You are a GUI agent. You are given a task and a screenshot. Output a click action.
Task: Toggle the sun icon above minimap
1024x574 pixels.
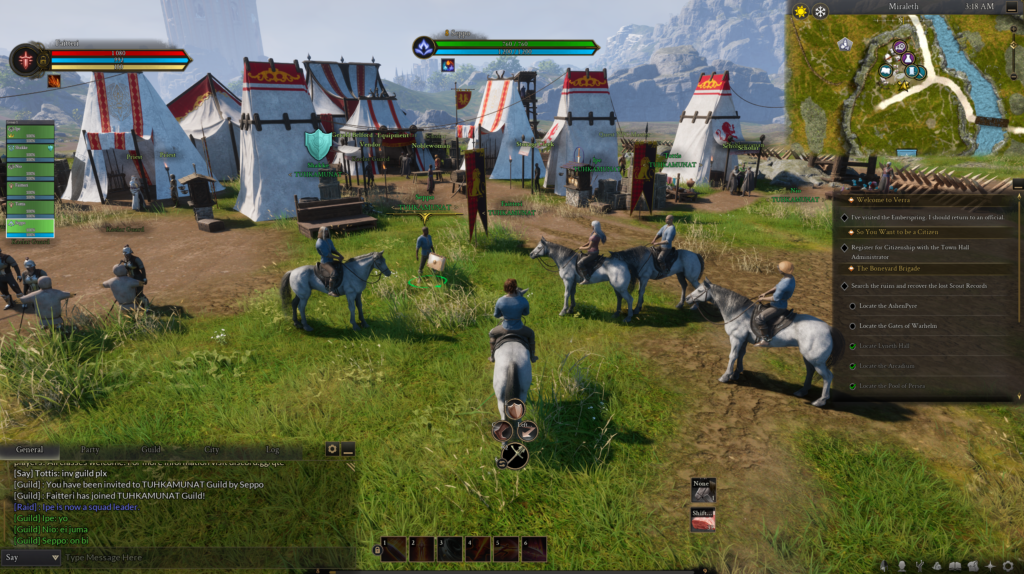[800, 12]
